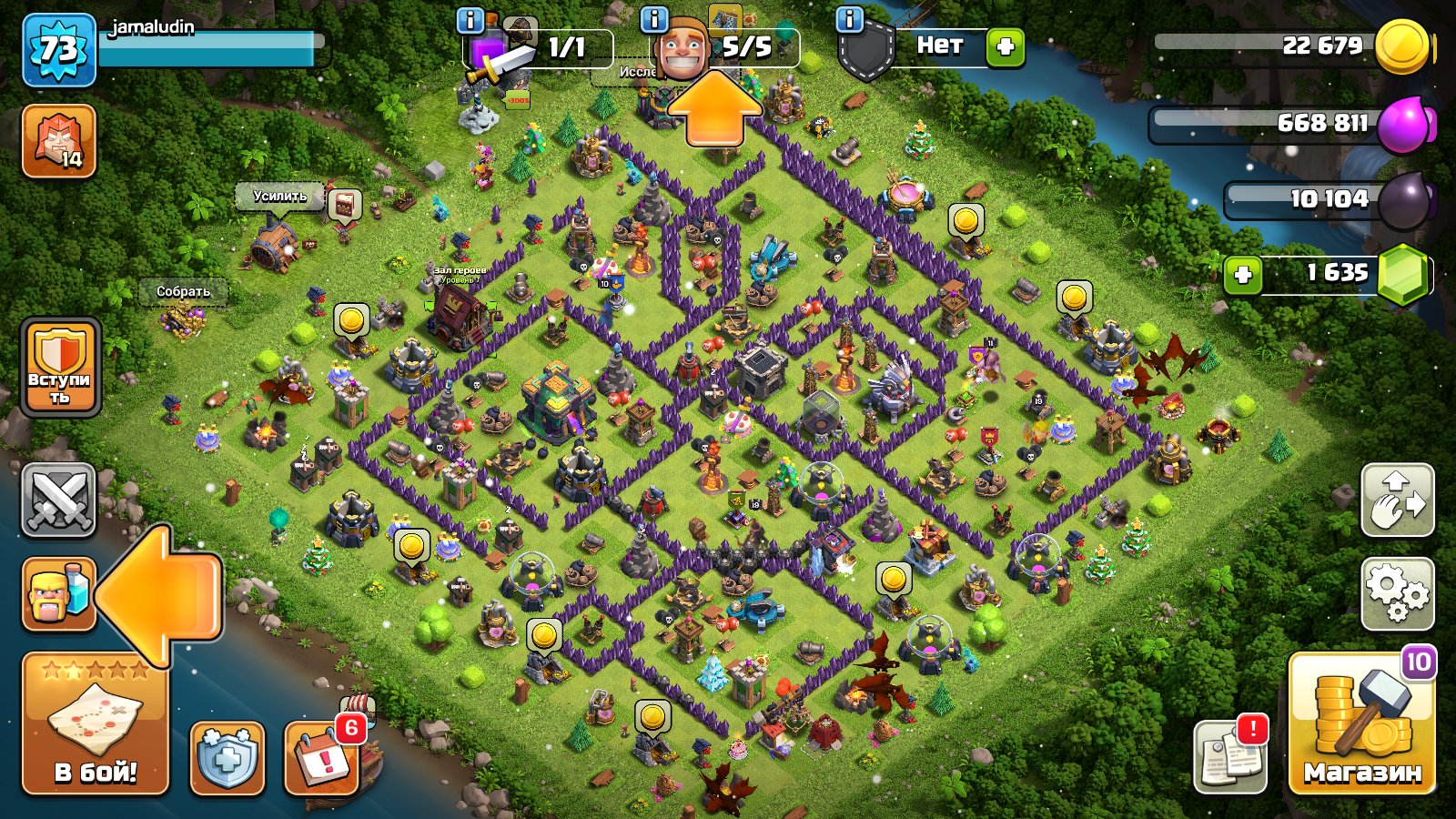Image resolution: width=1456 pixels, height=819 pixels.
Task: Start an attack with the В бой! button
Action: (95, 723)
